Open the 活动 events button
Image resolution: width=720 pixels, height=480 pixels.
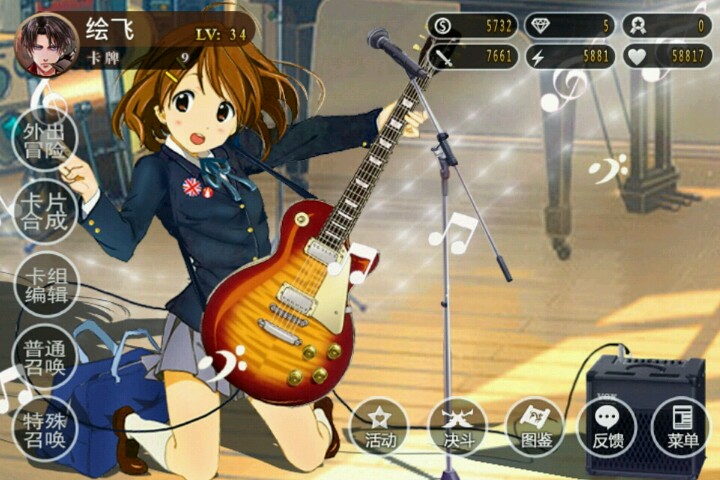click(380, 427)
